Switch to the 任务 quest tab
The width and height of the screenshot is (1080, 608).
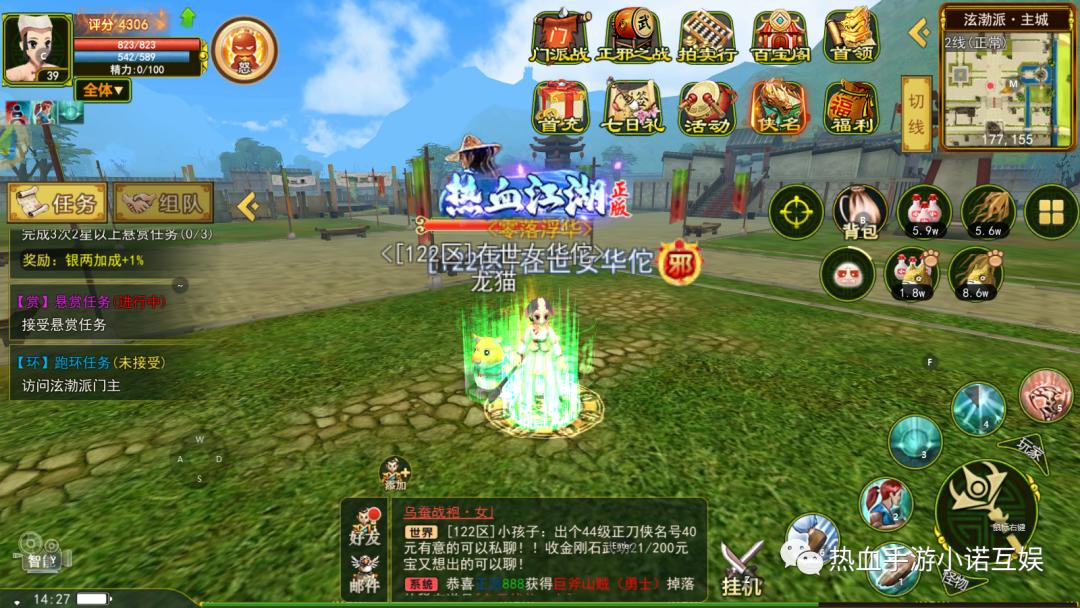58,204
